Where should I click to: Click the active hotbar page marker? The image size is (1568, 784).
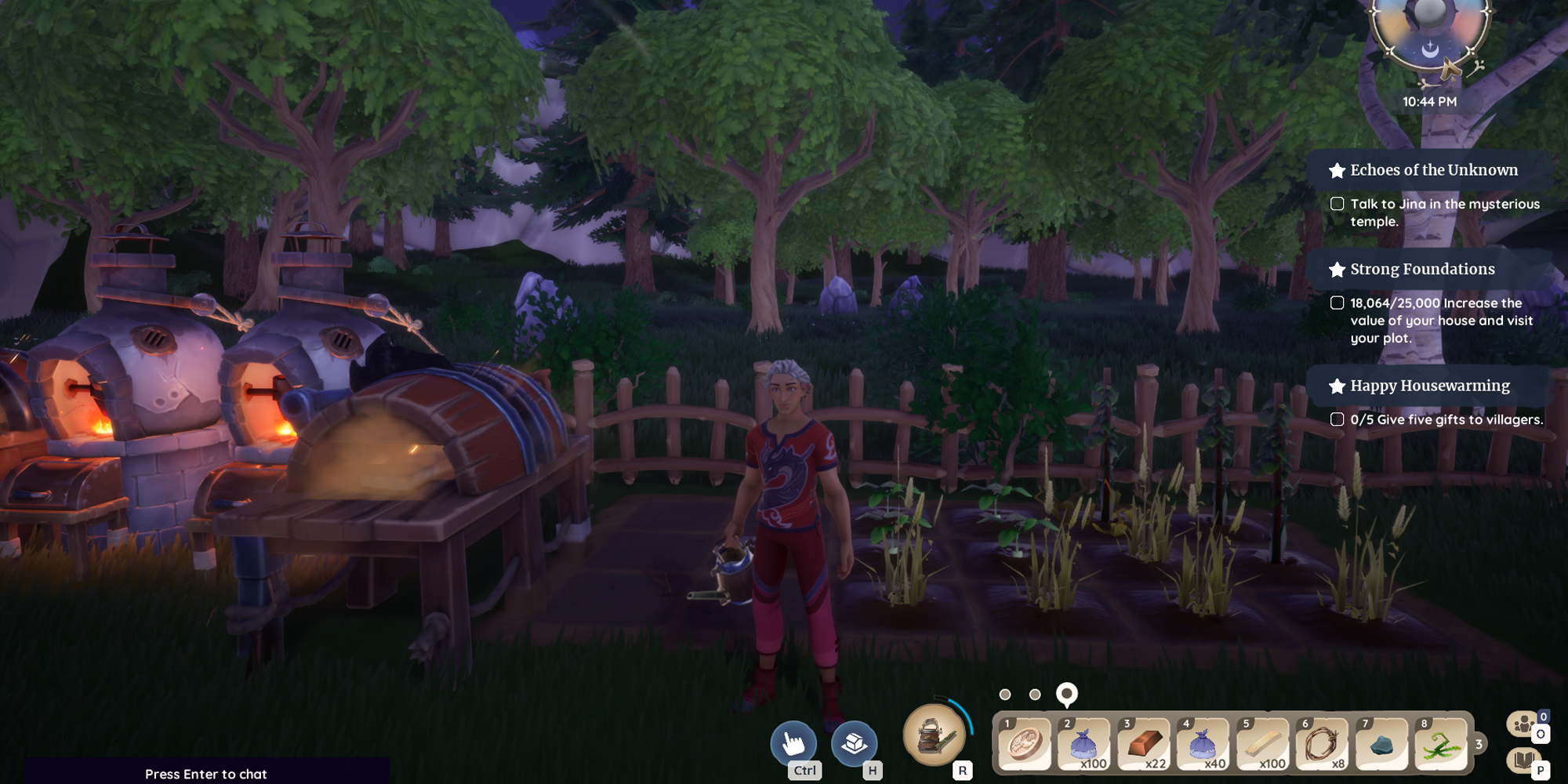1066,694
